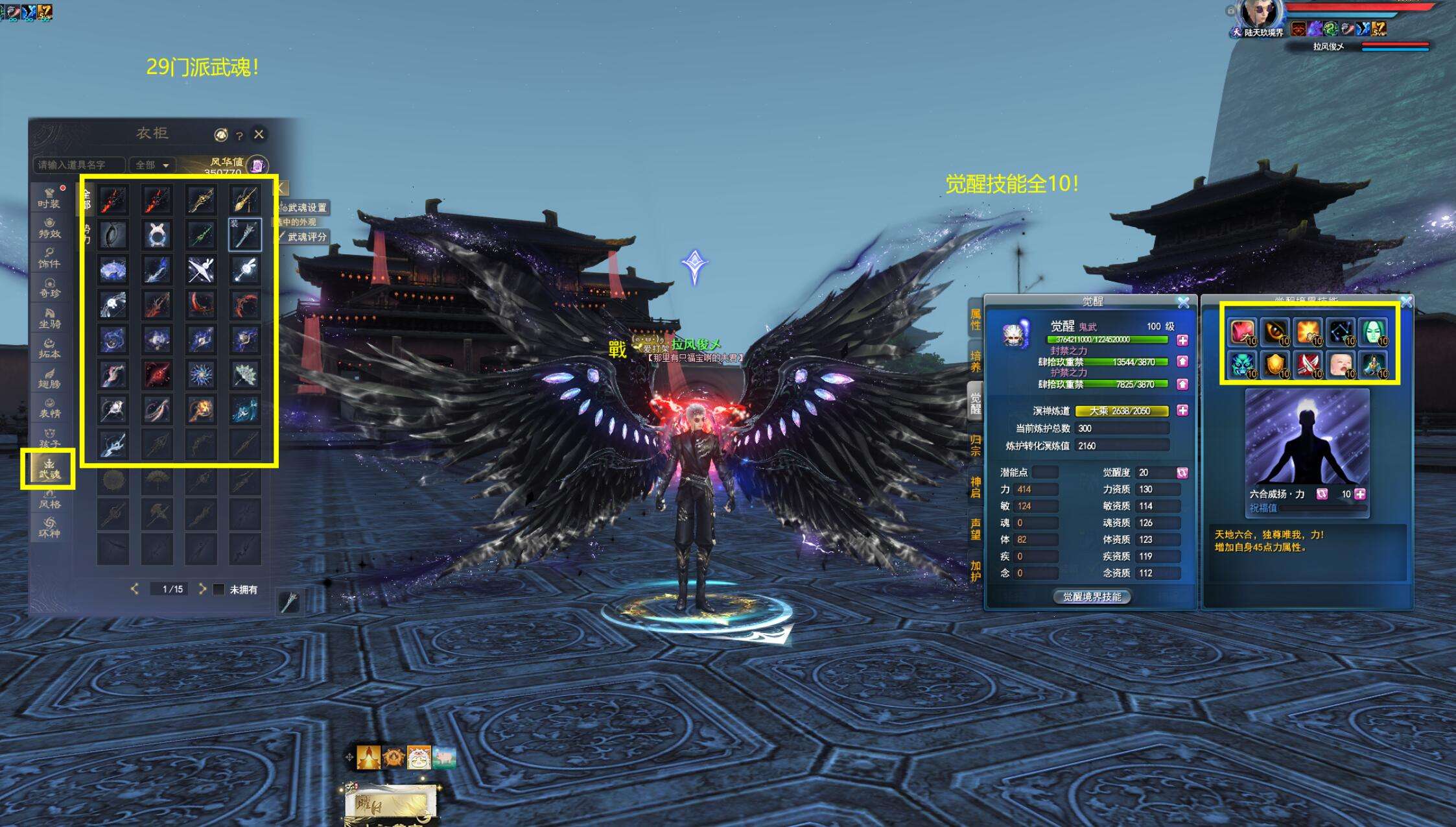Viewport: 1456px width, 827px height.
Task: Open the 全部 filter dropdown
Action: [152, 165]
